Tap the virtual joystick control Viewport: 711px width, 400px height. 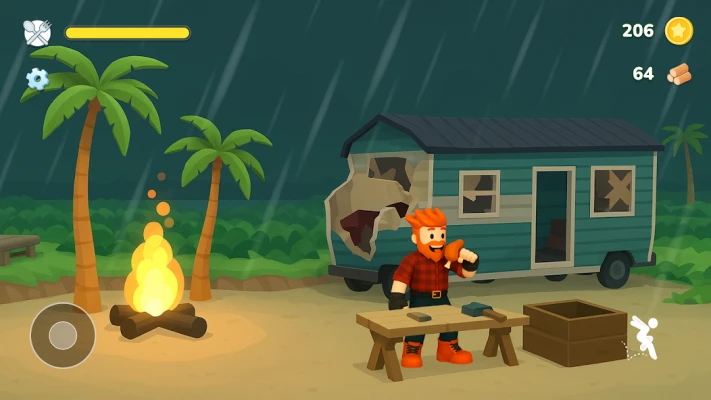pyautogui.click(x=63, y=335)
